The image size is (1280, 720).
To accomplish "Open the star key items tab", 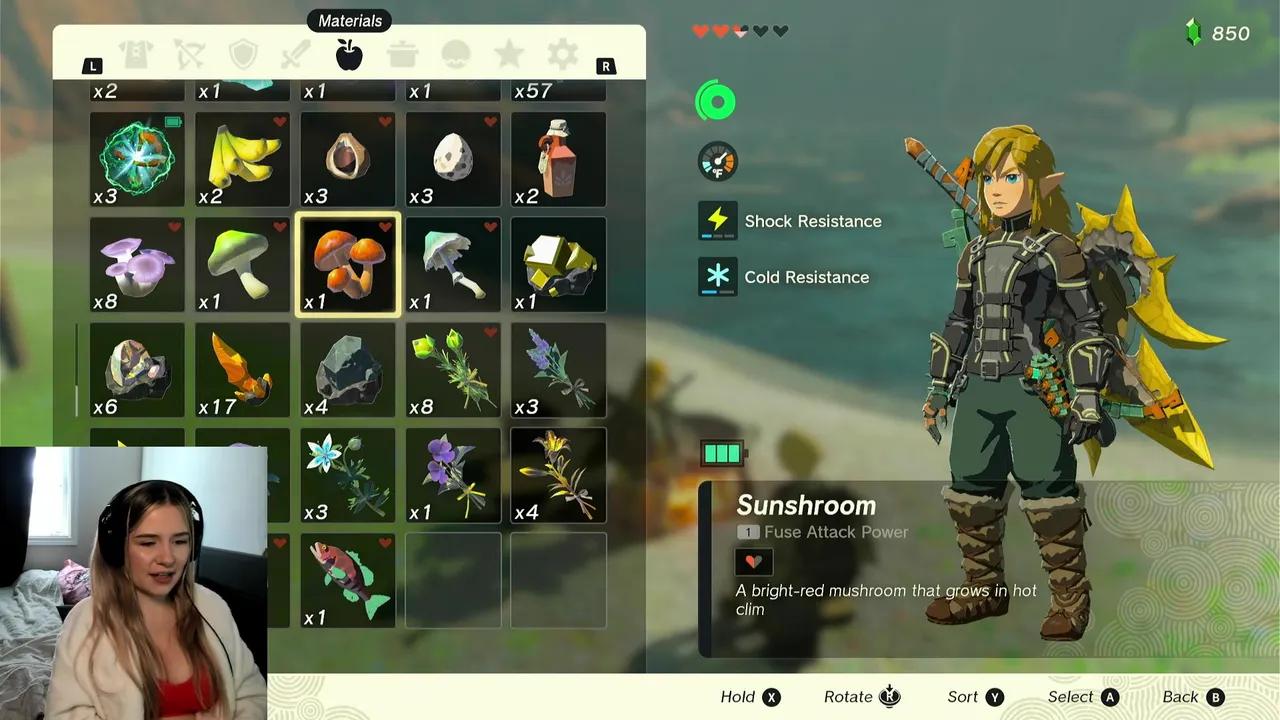I will 509,55.
